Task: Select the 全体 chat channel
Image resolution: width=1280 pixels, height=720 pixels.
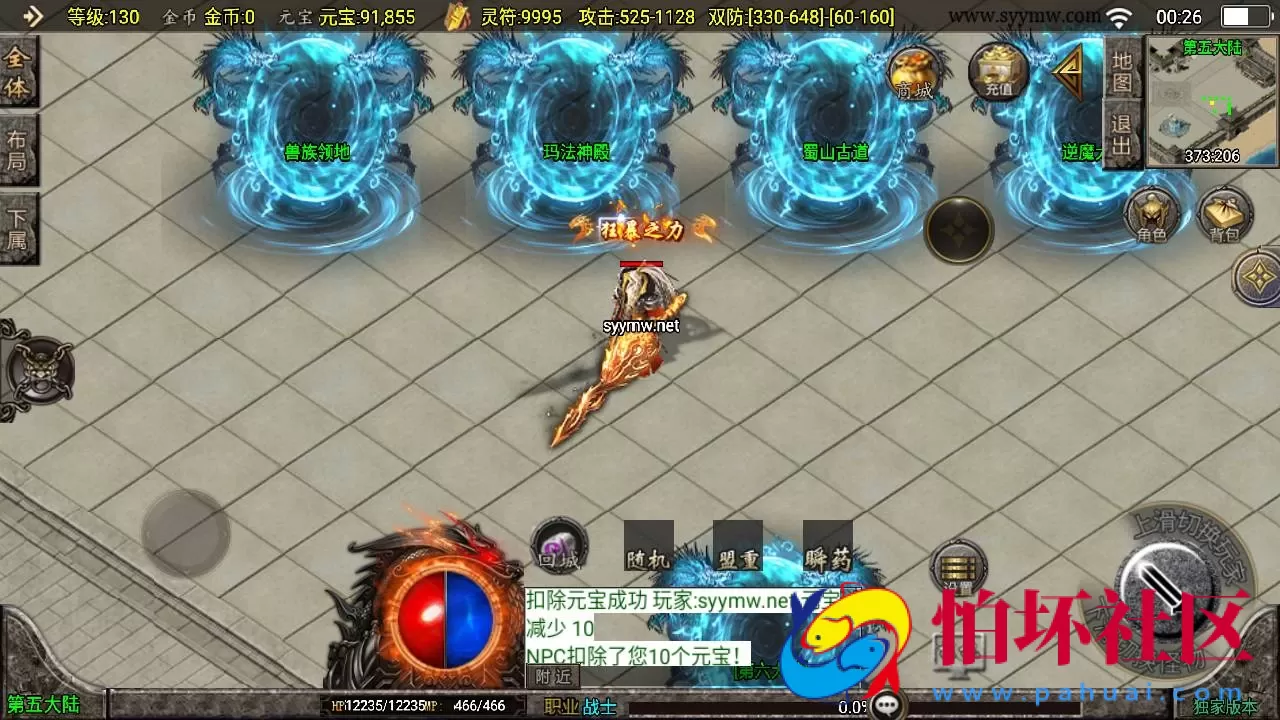Action: tap(18, 75)
